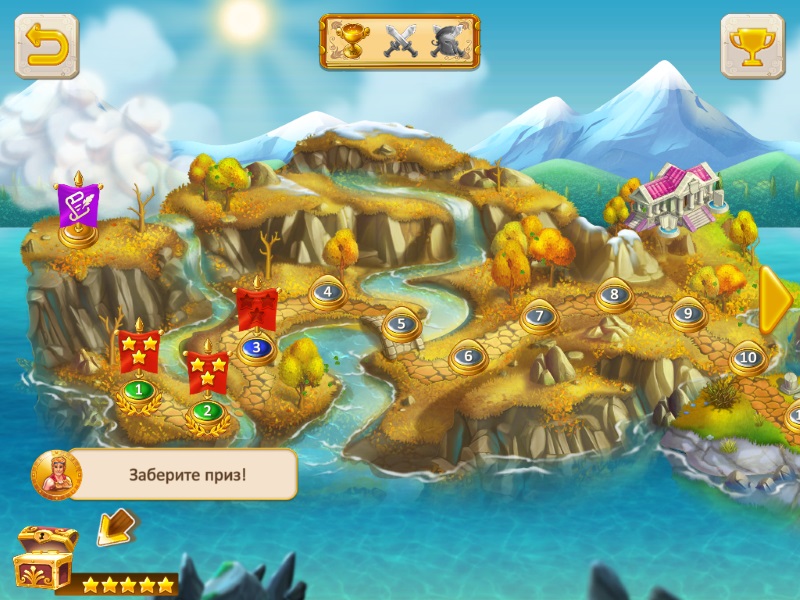Start level 3 with blue marker
Screen dimensions: 800x600
coord(257,347)
